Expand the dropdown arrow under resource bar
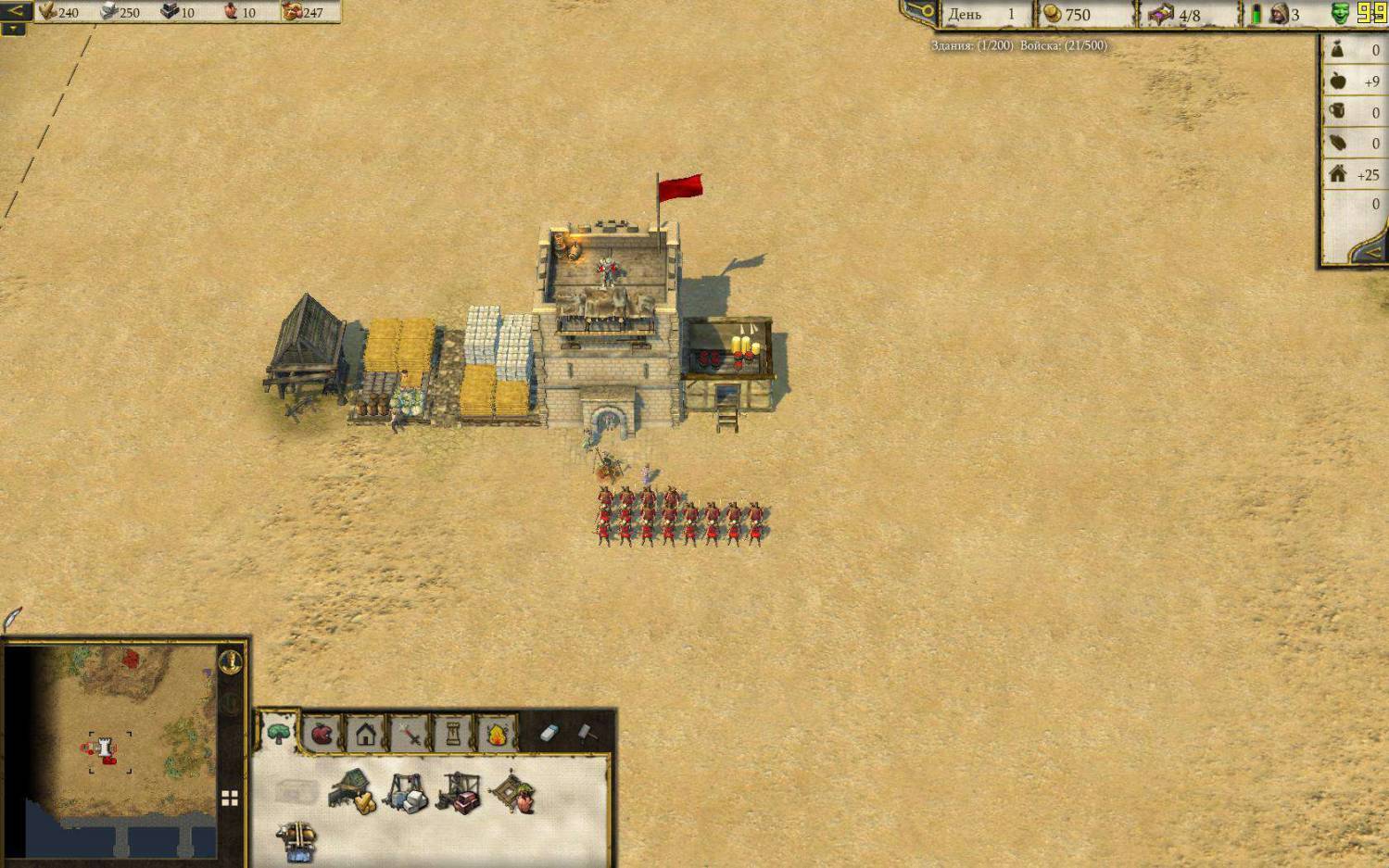 (x=13, y=29)
